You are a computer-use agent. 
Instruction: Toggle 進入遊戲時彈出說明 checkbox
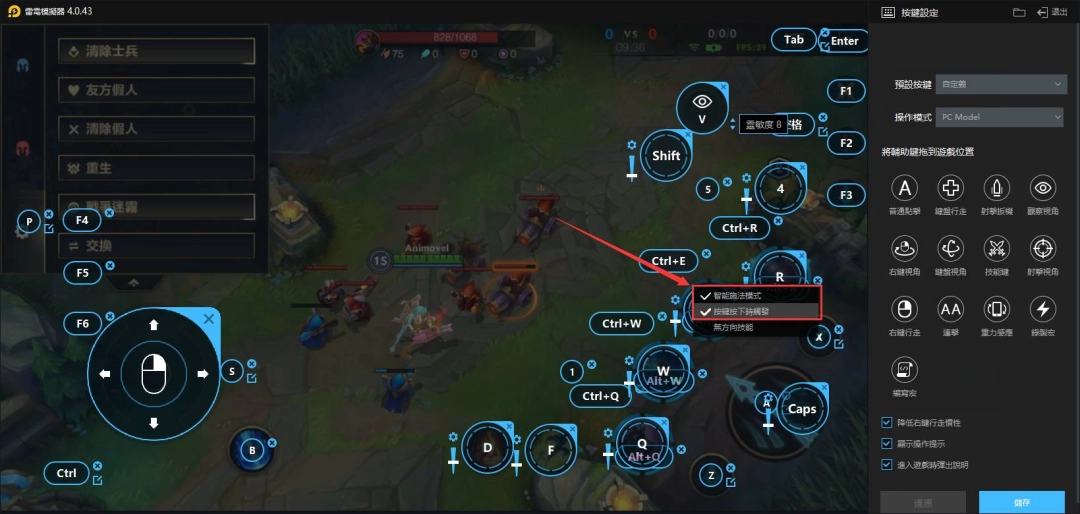click(x=887, y=464)
